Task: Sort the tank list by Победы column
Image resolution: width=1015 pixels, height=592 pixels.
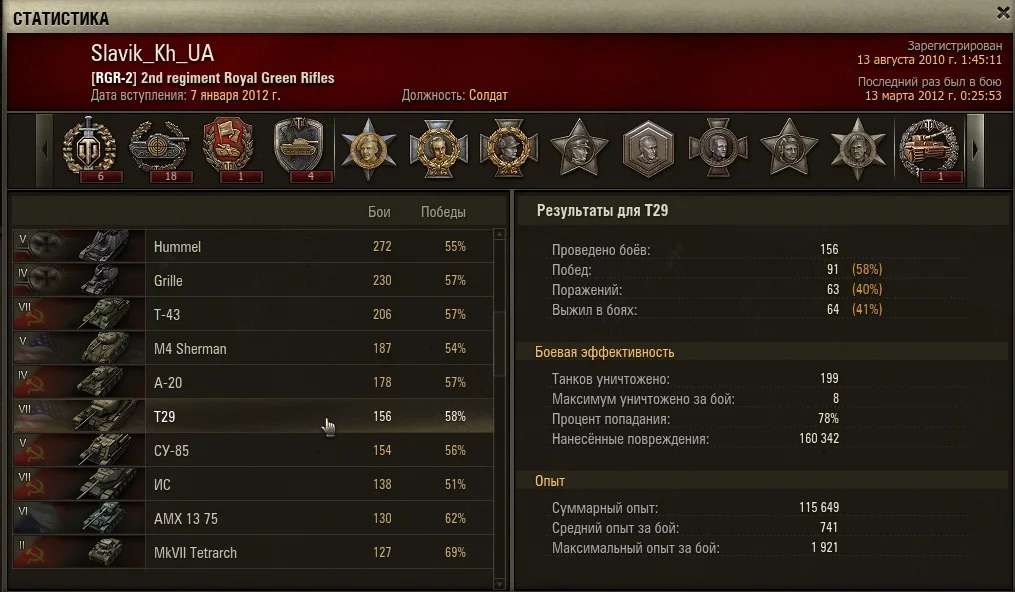Action: [443, 212]
